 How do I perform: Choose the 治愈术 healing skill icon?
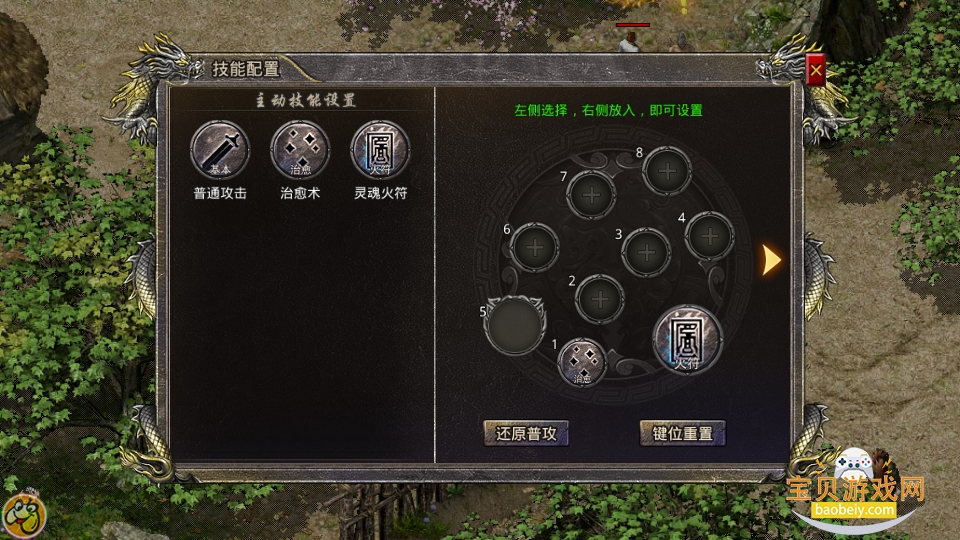click(300, 150)
